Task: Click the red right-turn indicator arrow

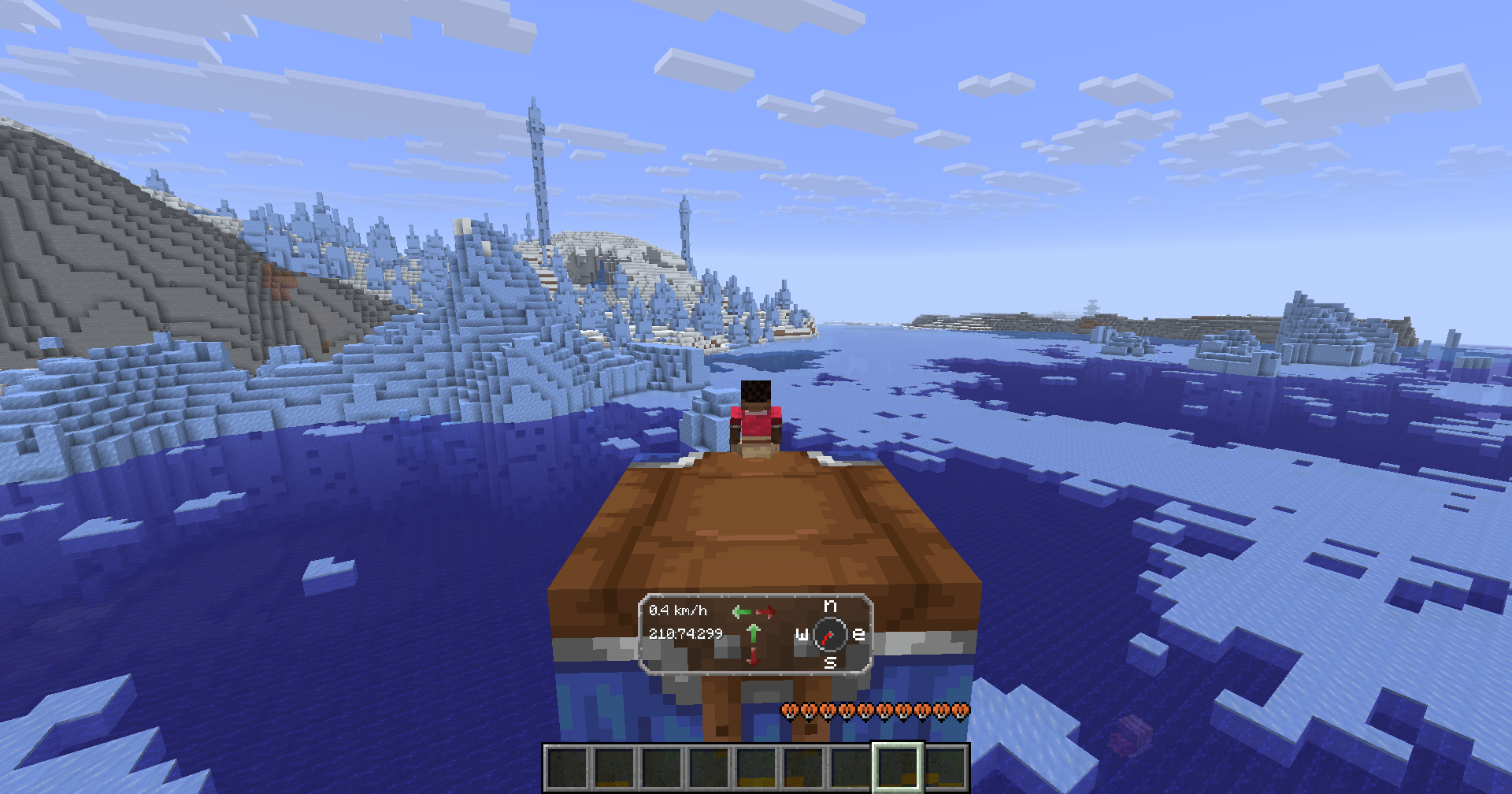Action: point(766,610)
